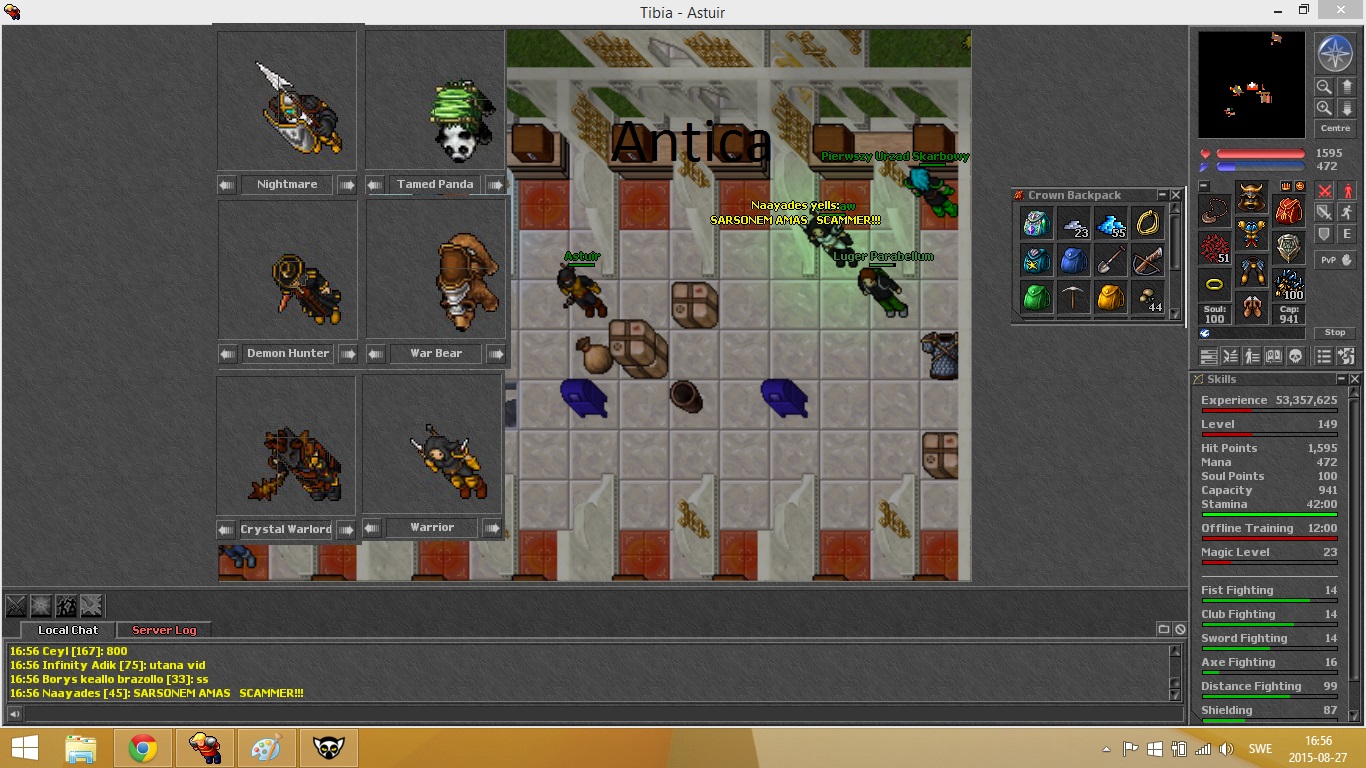1366x768 pixels.
Task: Minimize the Crown Backpack window
Action: 1162,195
